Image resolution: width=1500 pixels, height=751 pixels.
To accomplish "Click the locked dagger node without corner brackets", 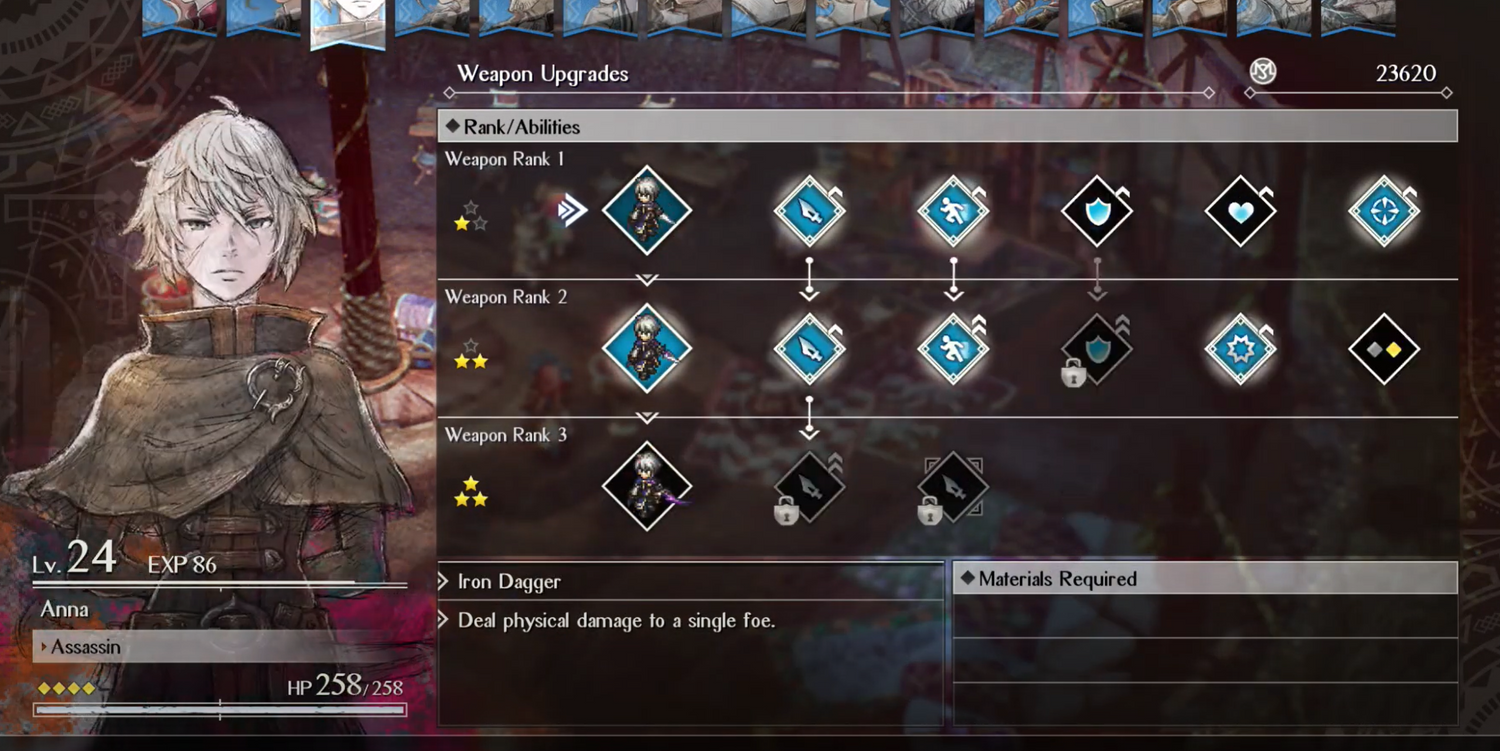I will [x=809, y=487].
